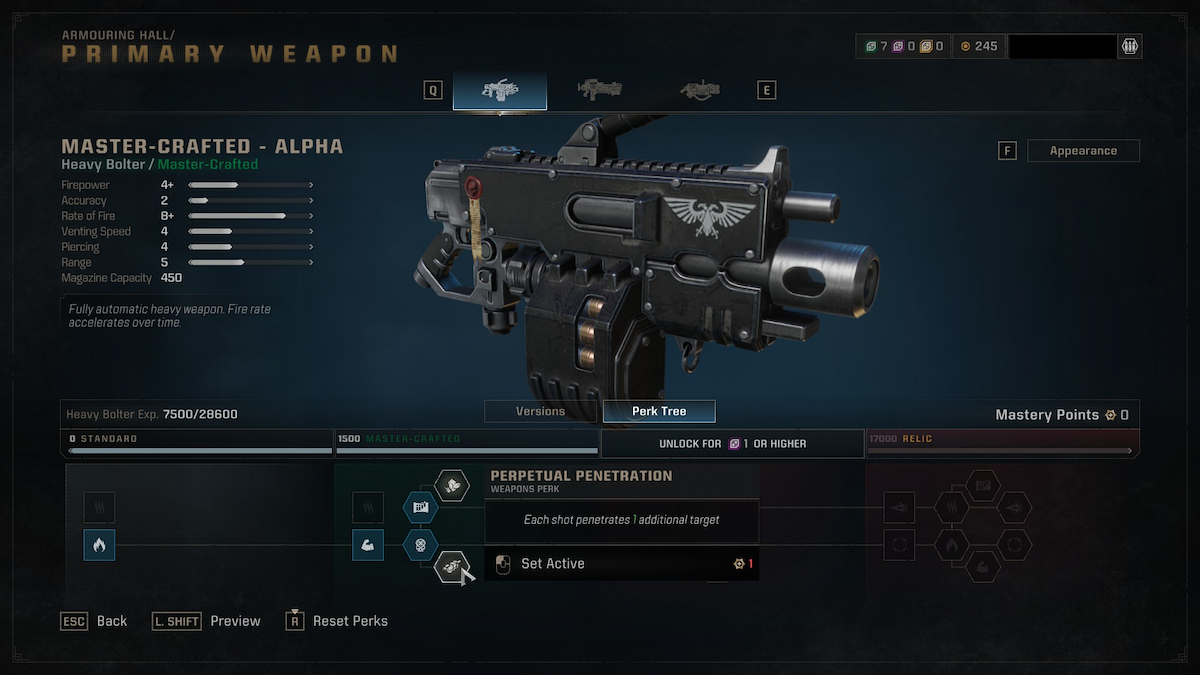Viewport: 1200px width, 675px height.
Task: Open the Appearance customization
Action: click(x=1083, y=151)
